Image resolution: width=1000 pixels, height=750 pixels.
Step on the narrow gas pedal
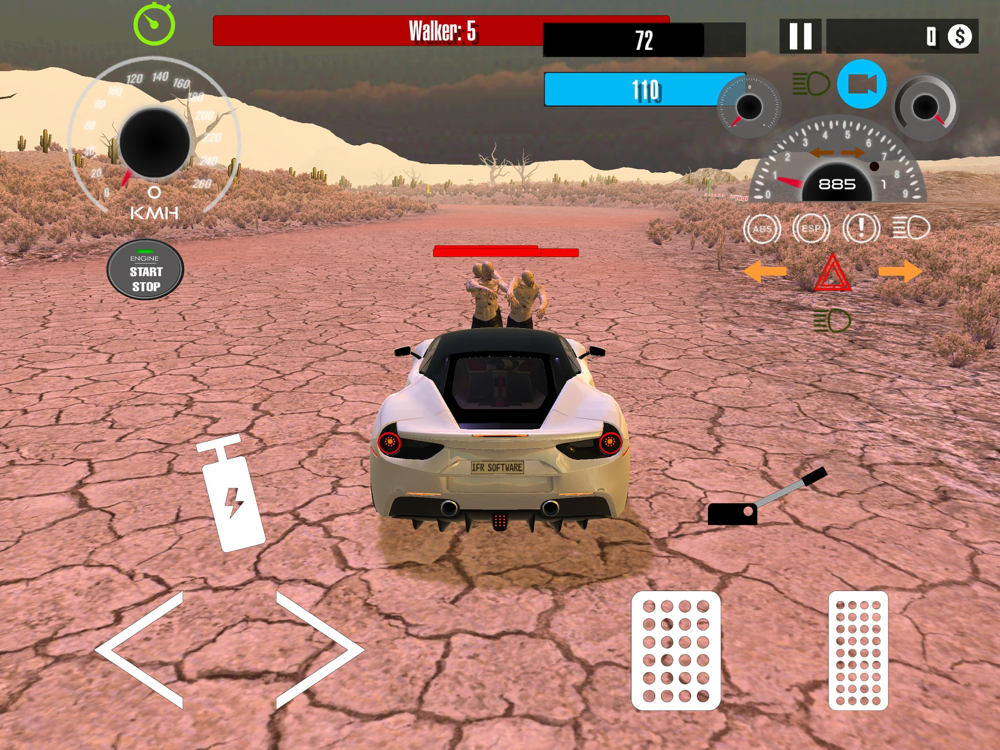coord(858,650)
